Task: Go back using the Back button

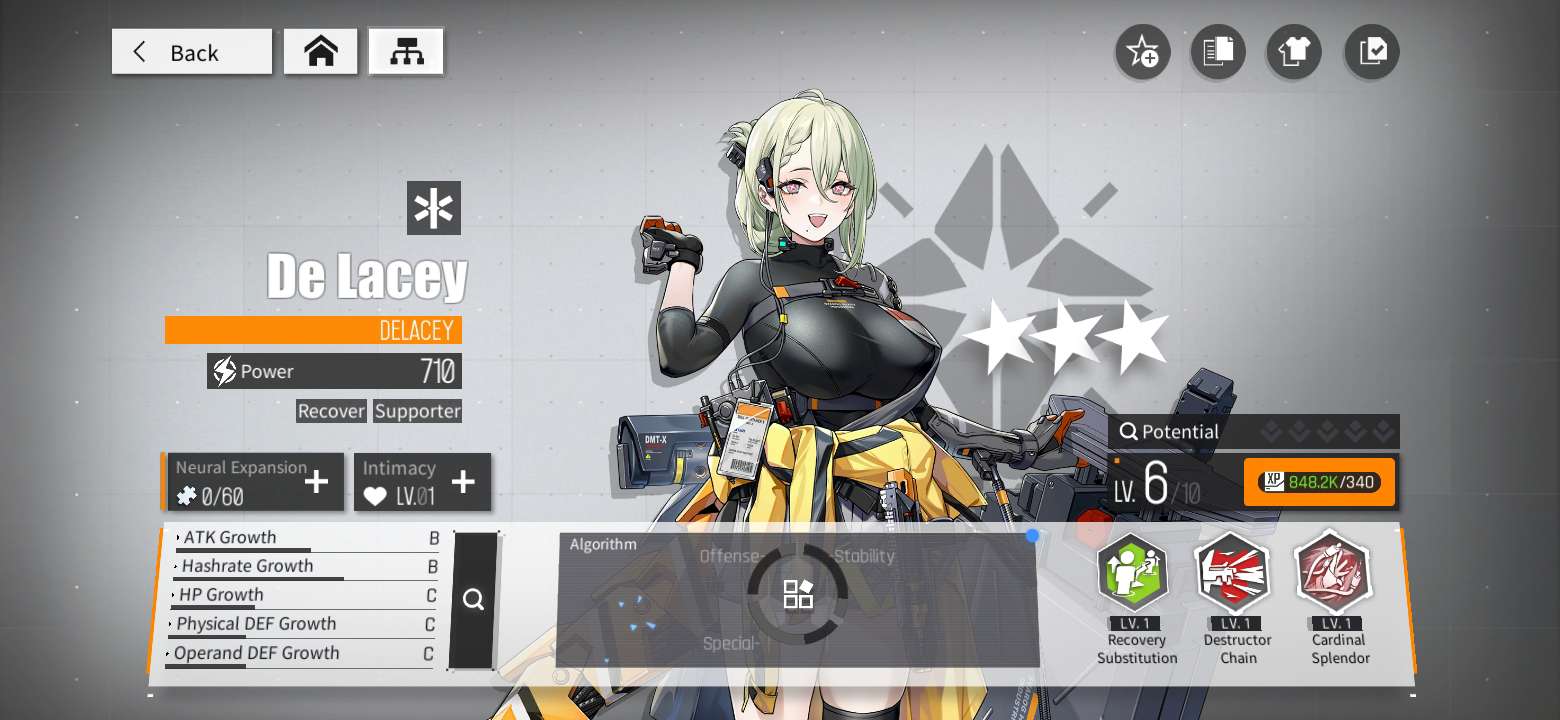Action: pos(191,52)
